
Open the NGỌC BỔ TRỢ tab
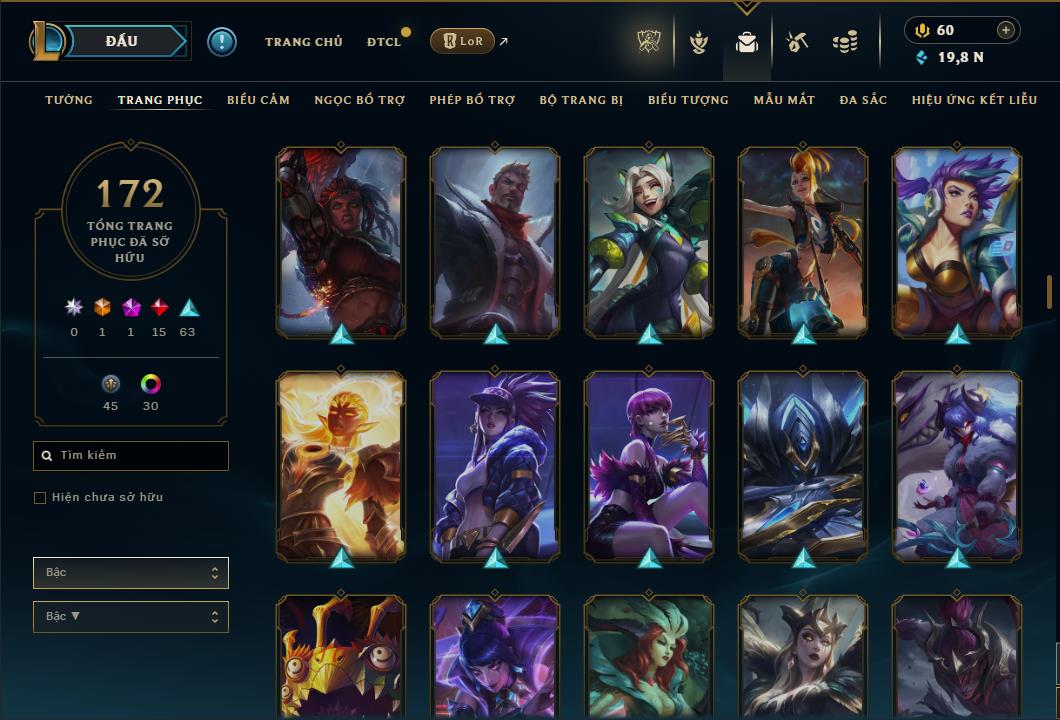click(359, 100)
